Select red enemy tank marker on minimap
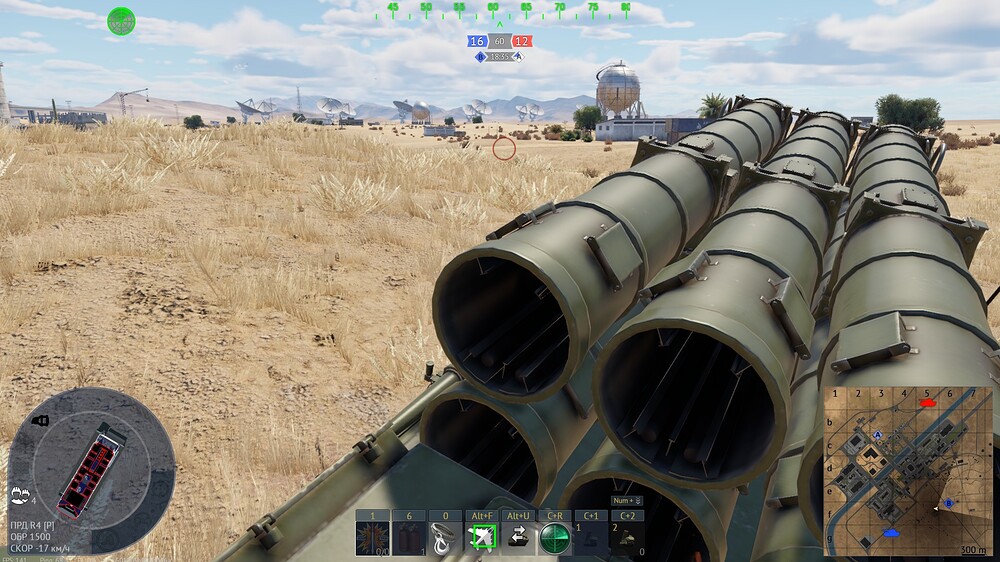The image size is (1000, 562). click(x=926, y=402)
